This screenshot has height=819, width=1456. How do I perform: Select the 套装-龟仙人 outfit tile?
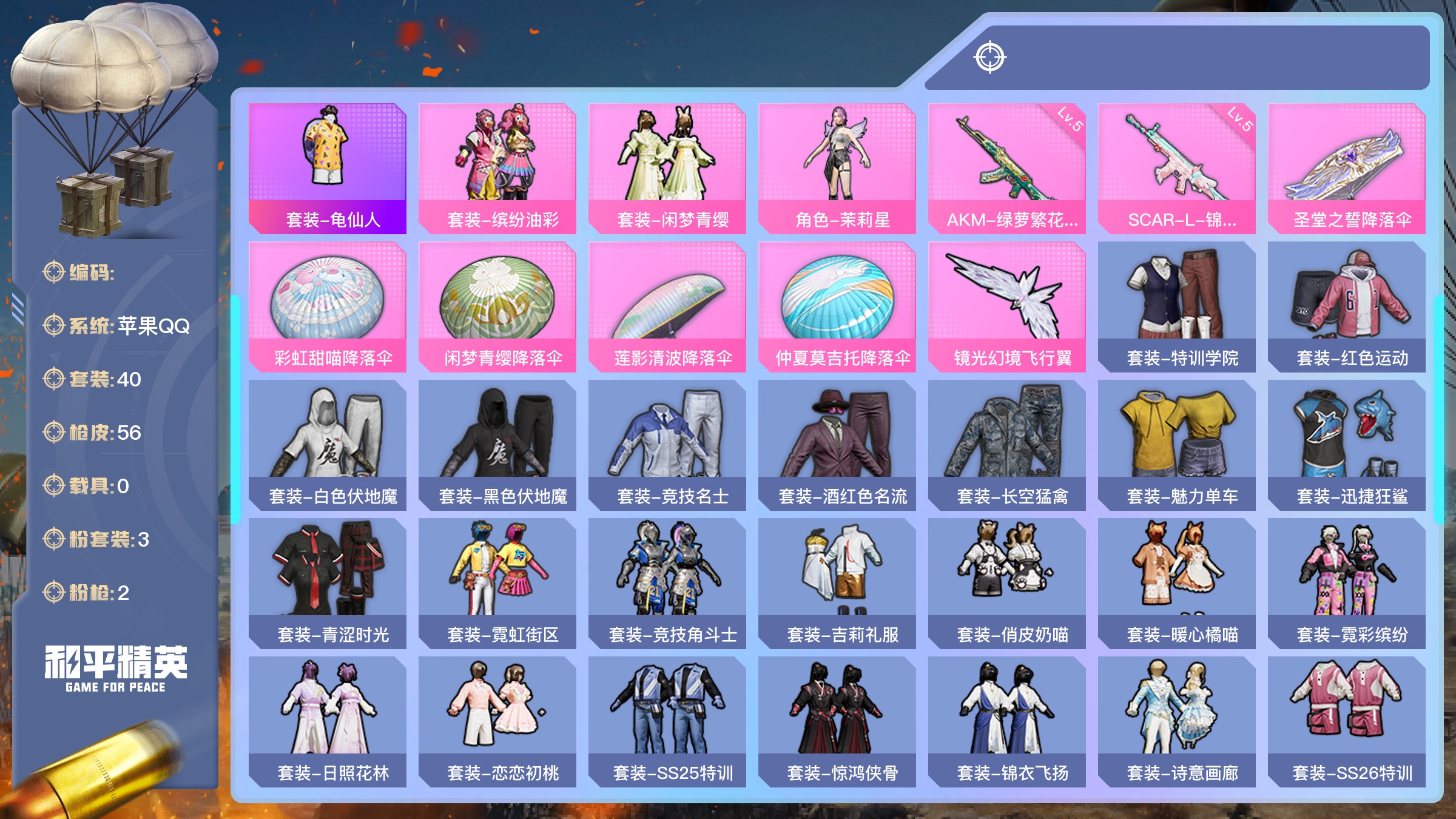coord(328,168)
